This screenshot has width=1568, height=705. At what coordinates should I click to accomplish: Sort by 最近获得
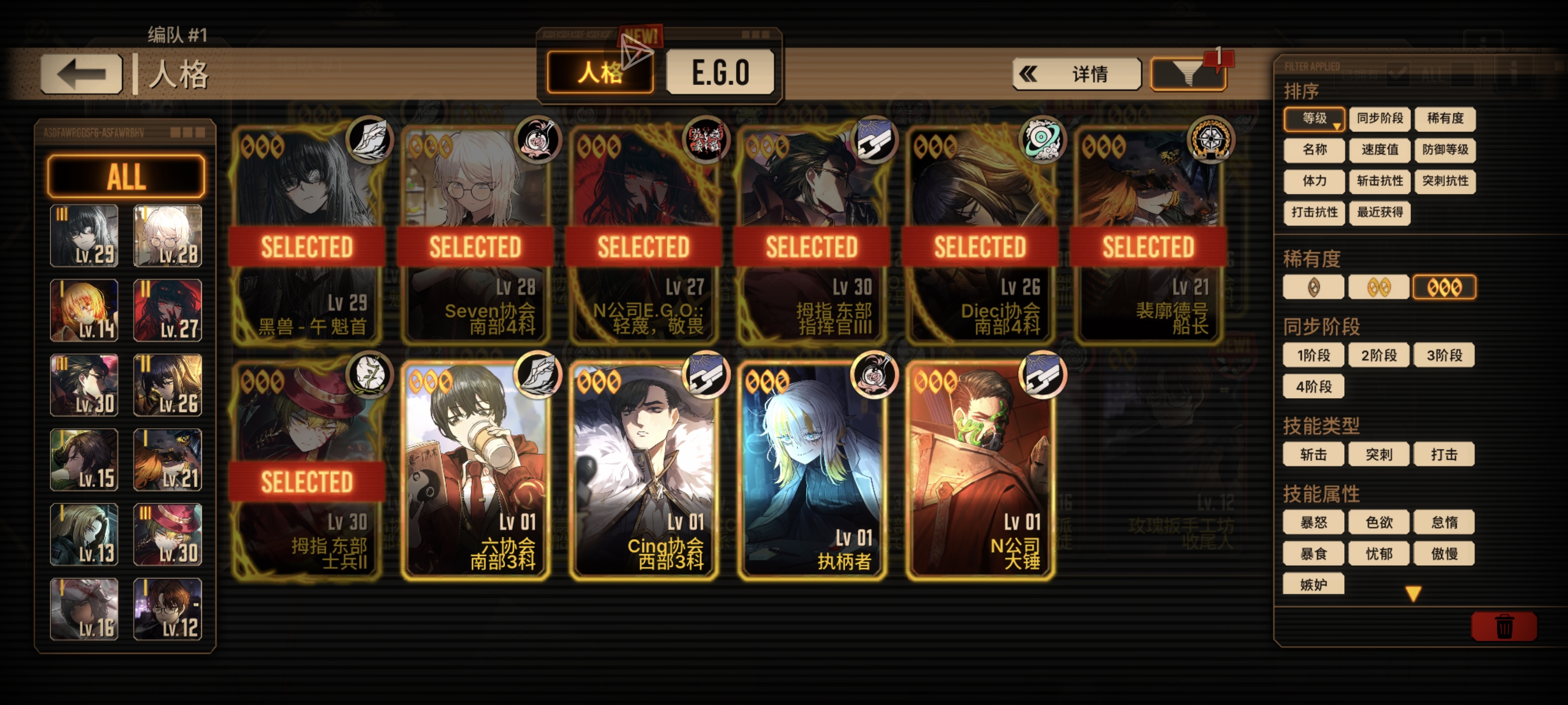[x=1379, y=212]
